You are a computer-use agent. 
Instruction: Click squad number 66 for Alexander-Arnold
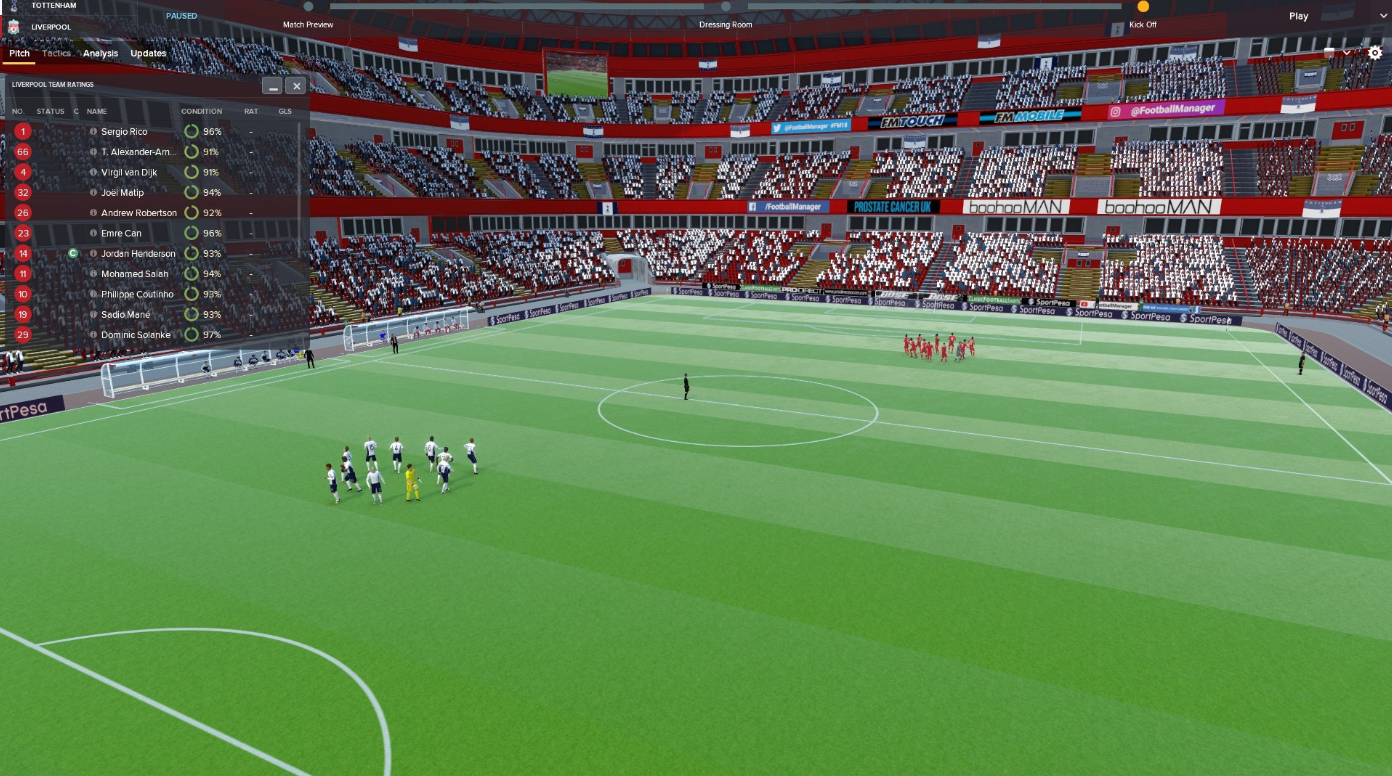(22, 151)
